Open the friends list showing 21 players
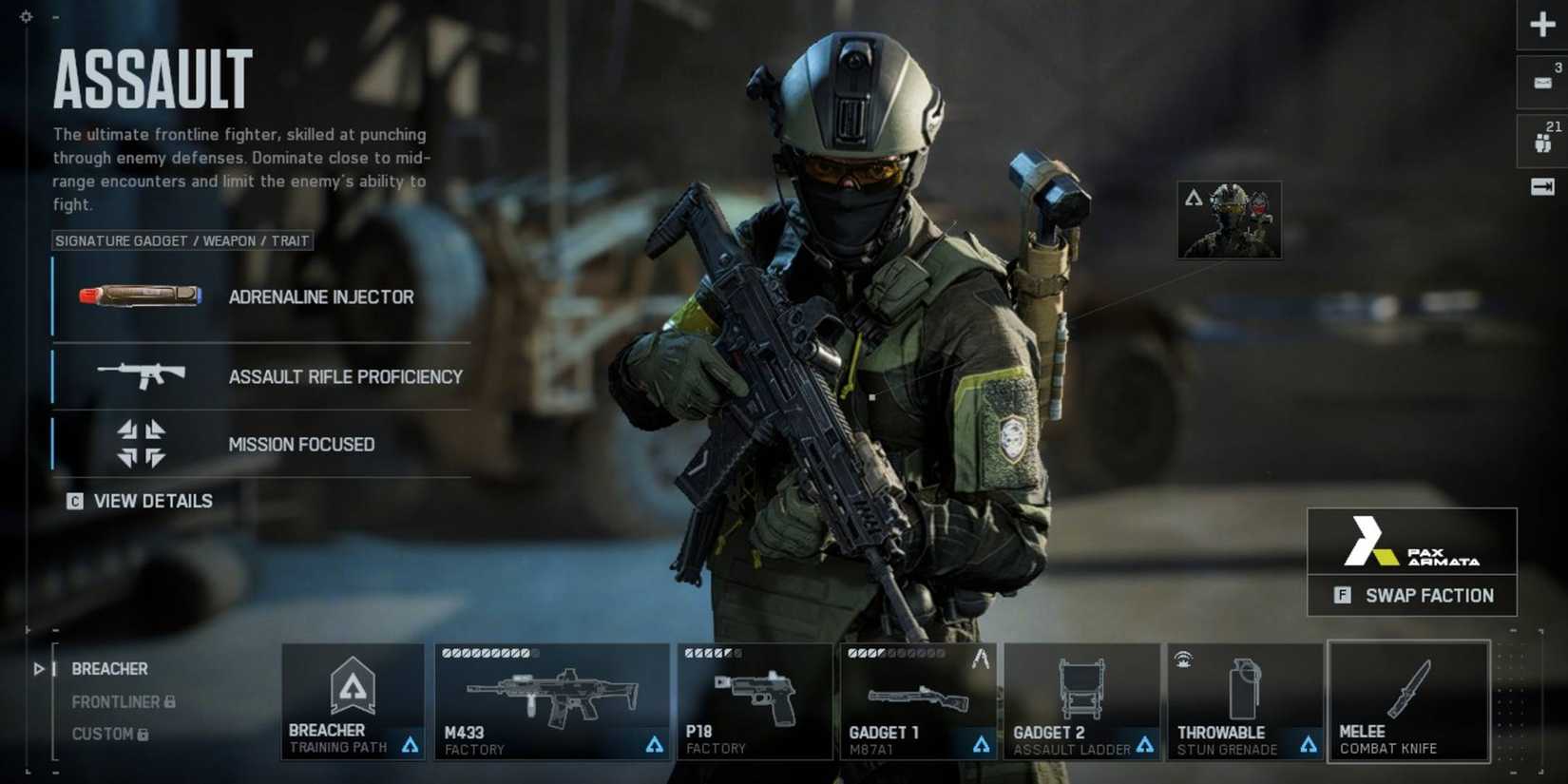Viewport: 1568px width, 784px height. [1540, 139]
